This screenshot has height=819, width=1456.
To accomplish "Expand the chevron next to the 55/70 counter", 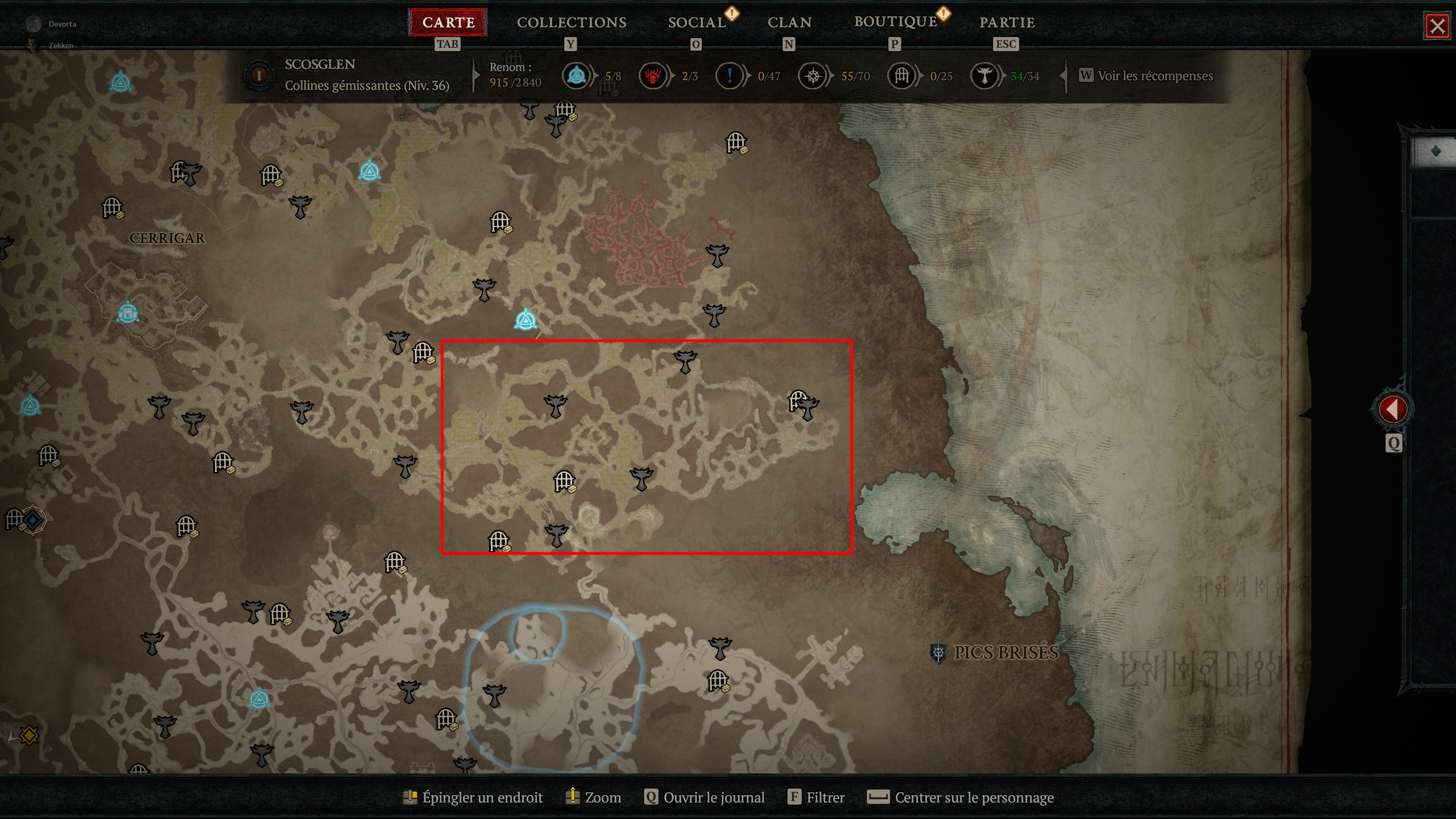I will 829,77.
